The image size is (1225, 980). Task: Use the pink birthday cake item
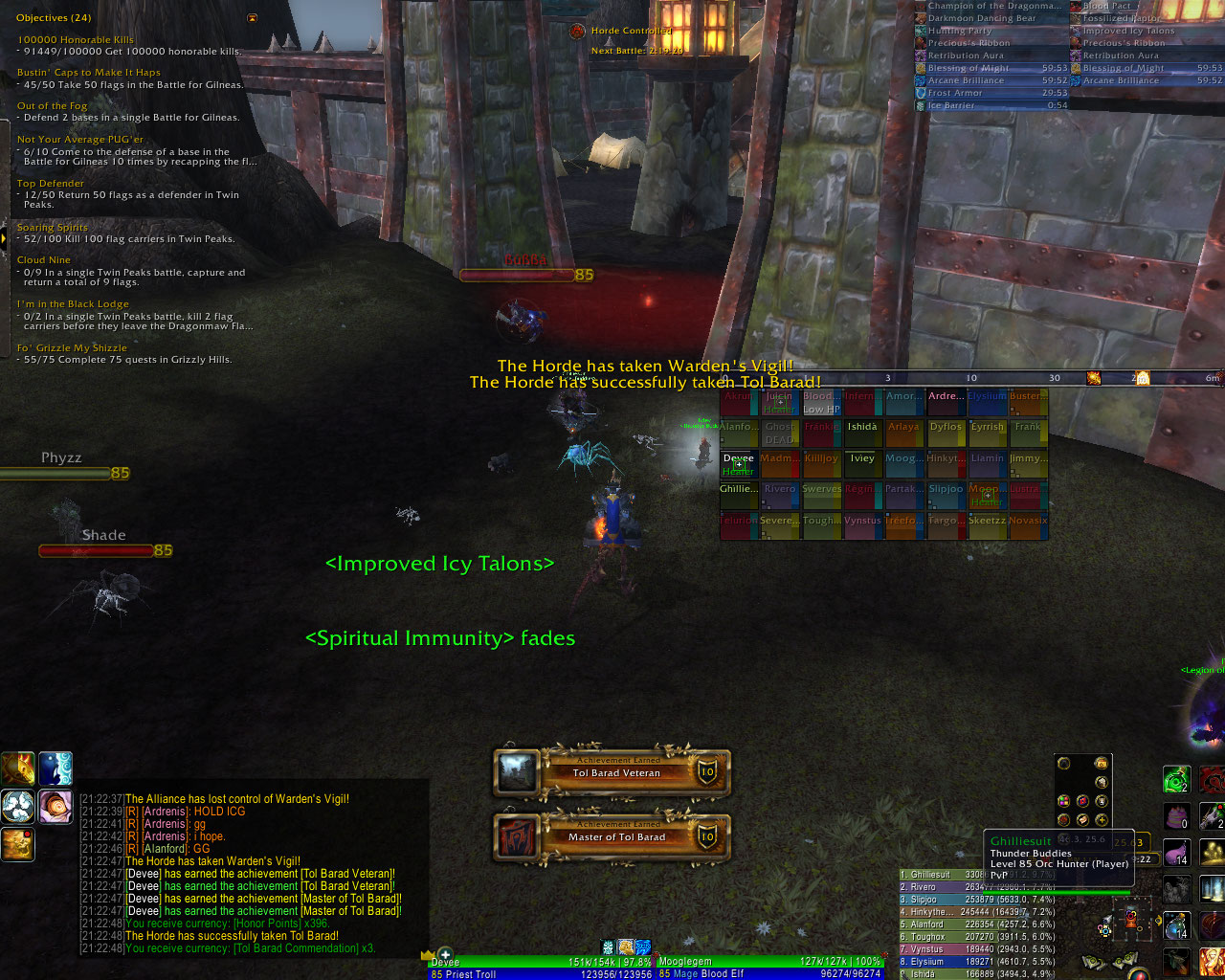pos(1176,815)
